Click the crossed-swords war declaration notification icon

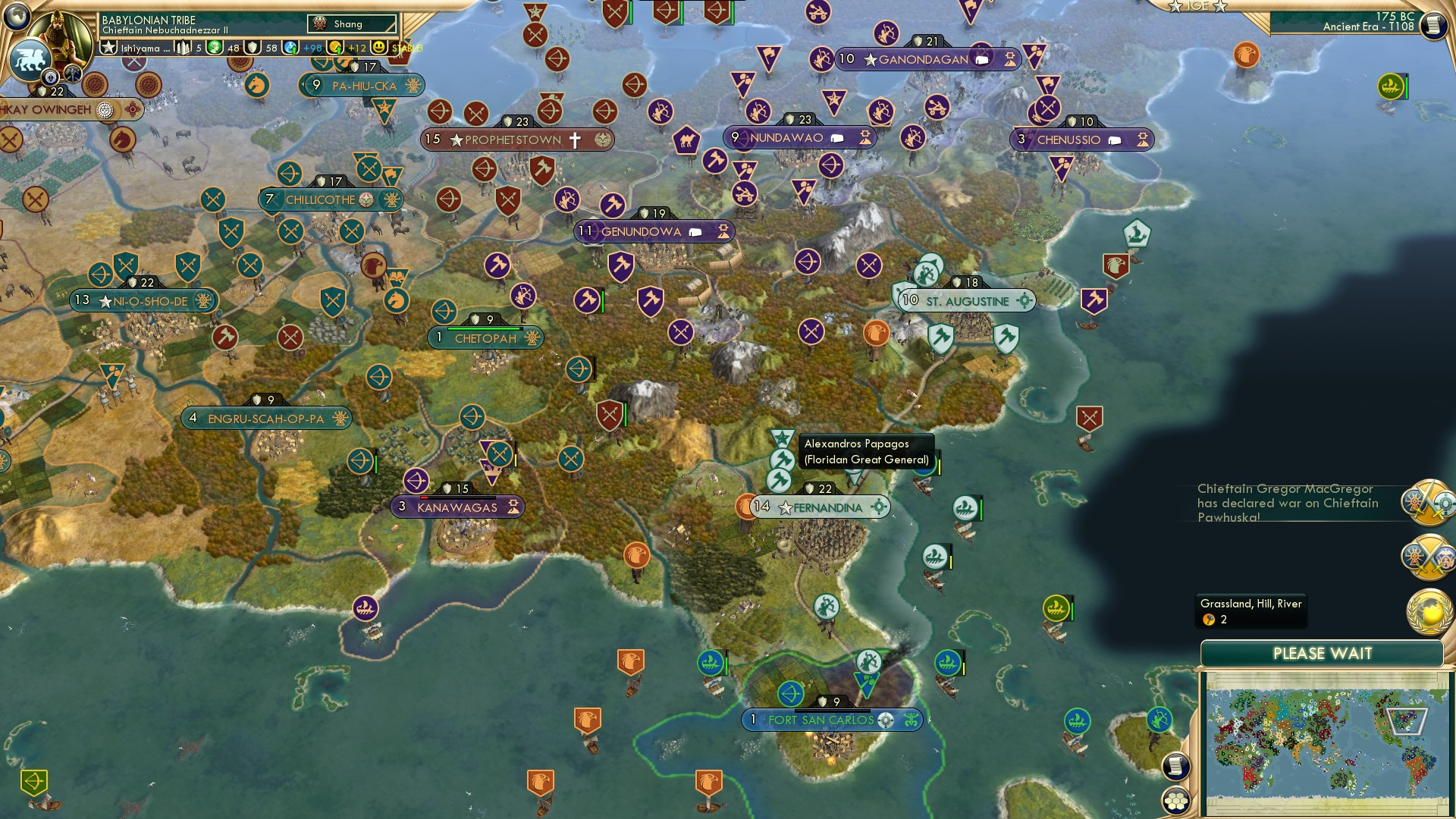pyautogui.click(x=1427, y=502)
